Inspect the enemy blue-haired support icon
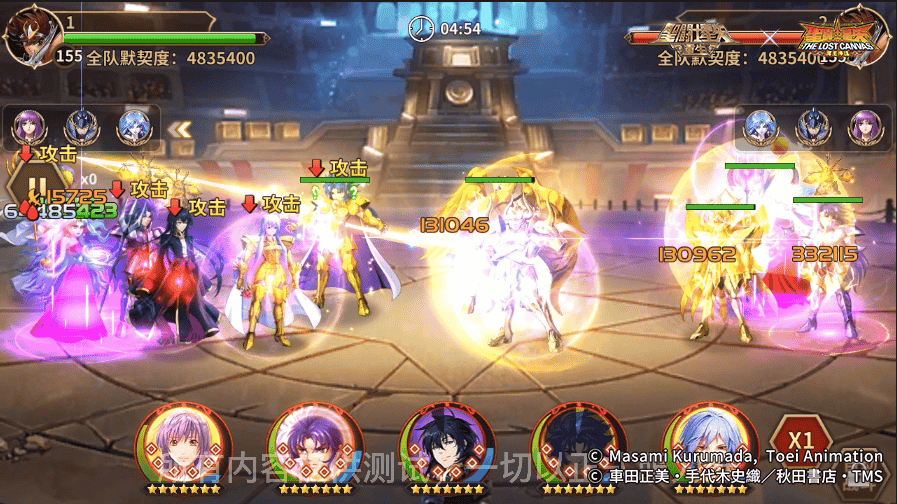Screen dimensions: 897x504 pyautogui.click(x=761, y=127)
